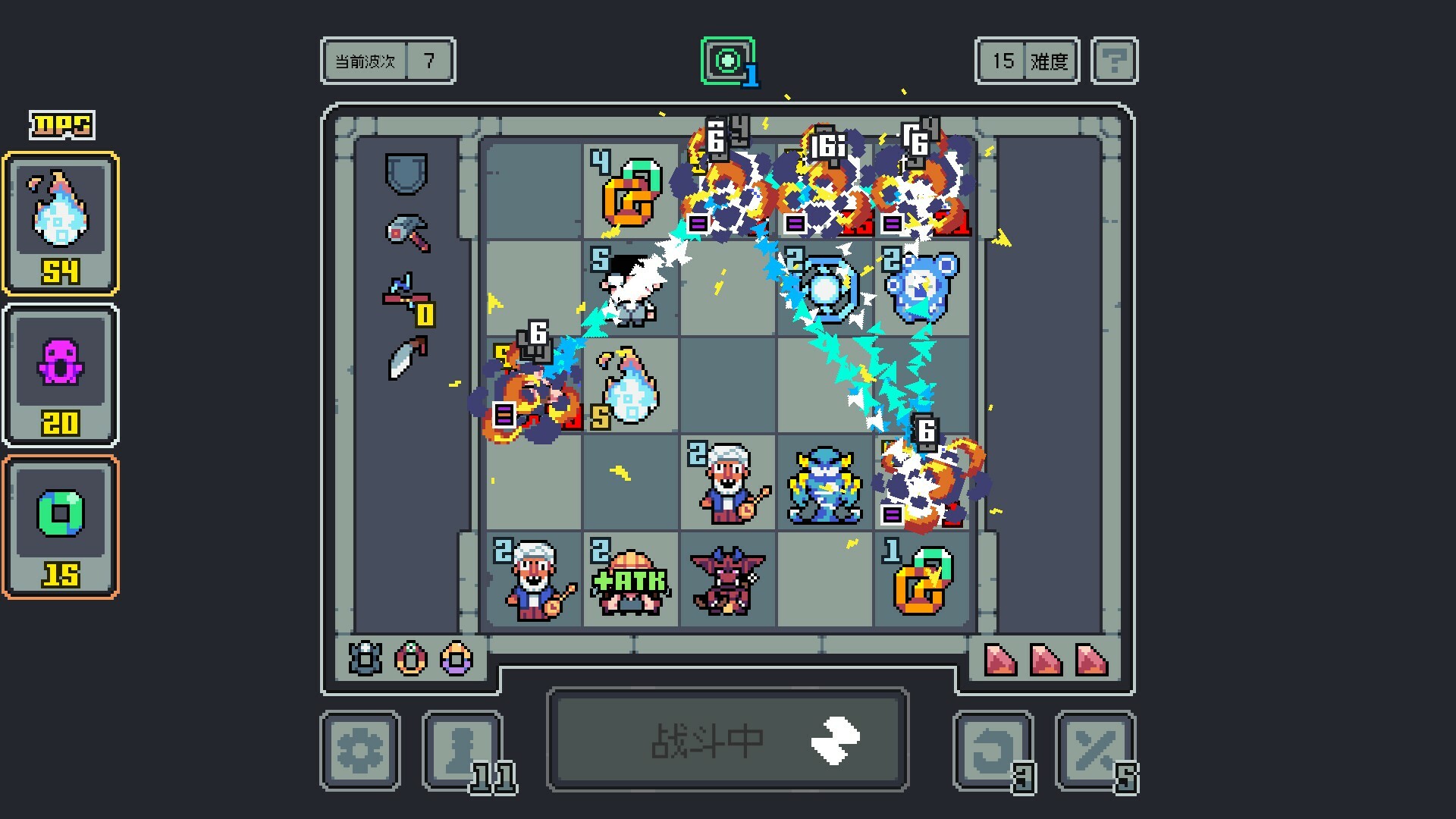Click the chess pawn unit icon showing 11
Viewport: 1456px width, 819px height.
pos(461,751)
